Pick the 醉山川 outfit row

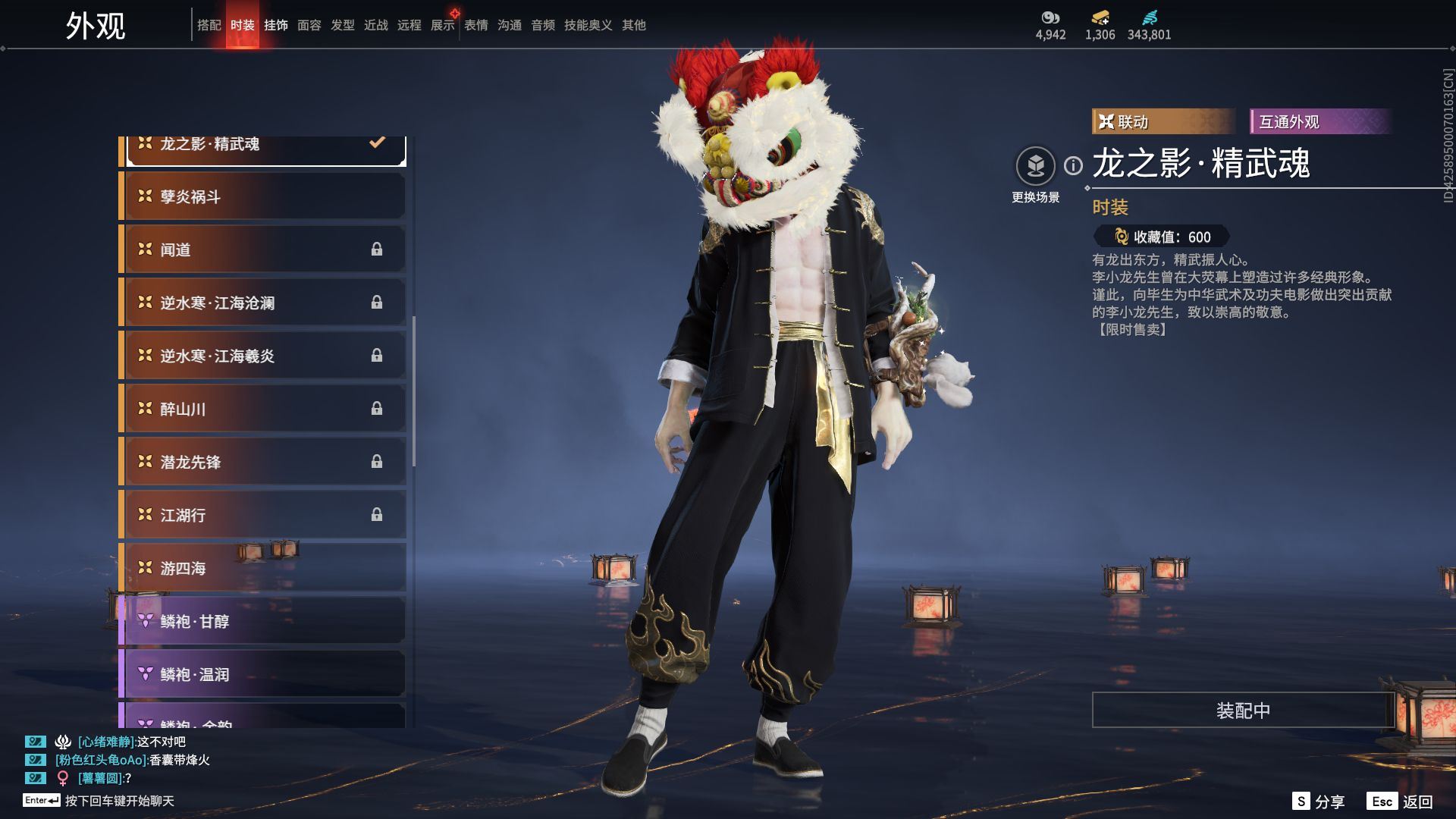point(264,409)
